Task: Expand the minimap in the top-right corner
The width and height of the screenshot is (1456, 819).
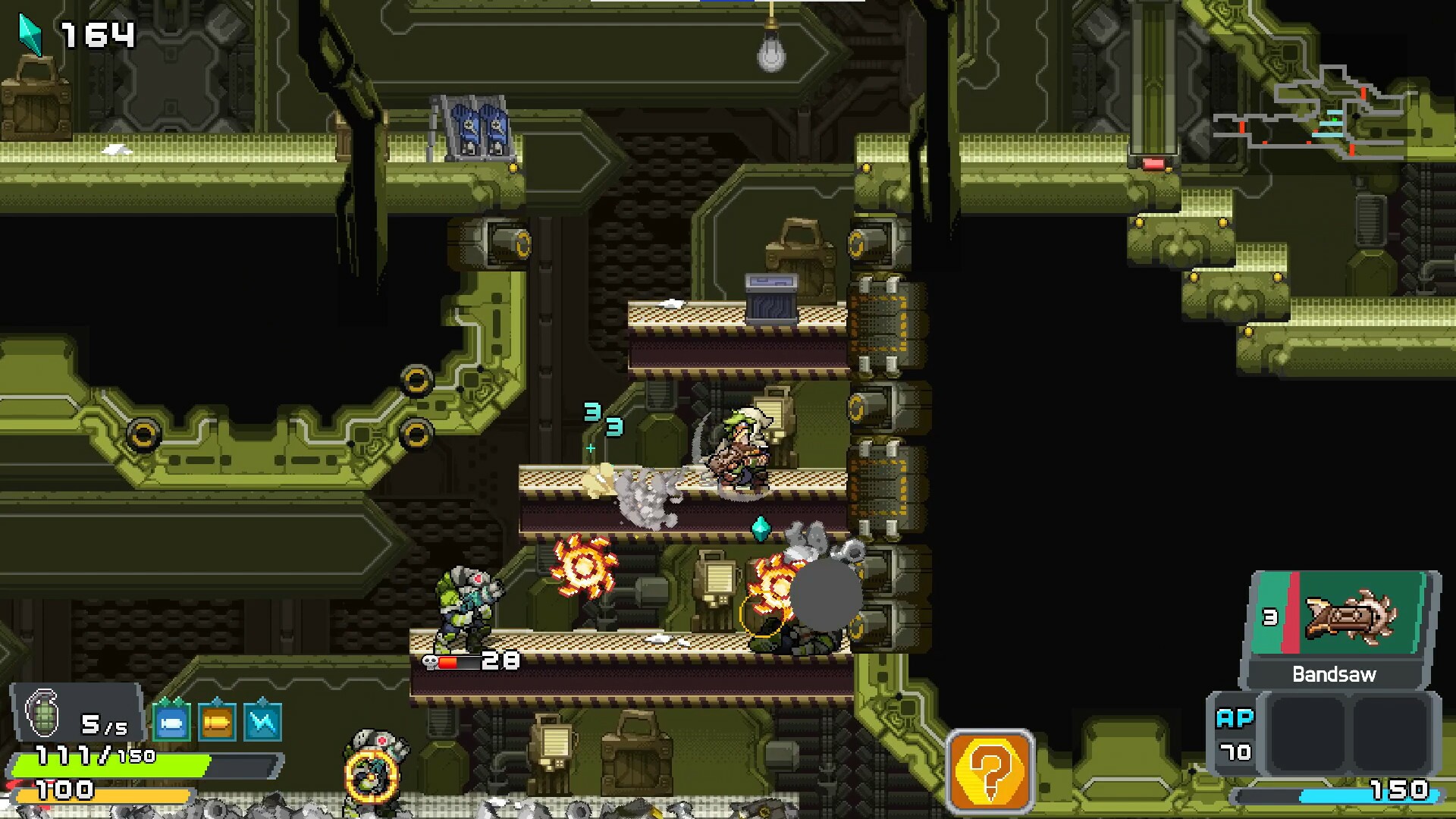Action: [x=1331, y=114]
